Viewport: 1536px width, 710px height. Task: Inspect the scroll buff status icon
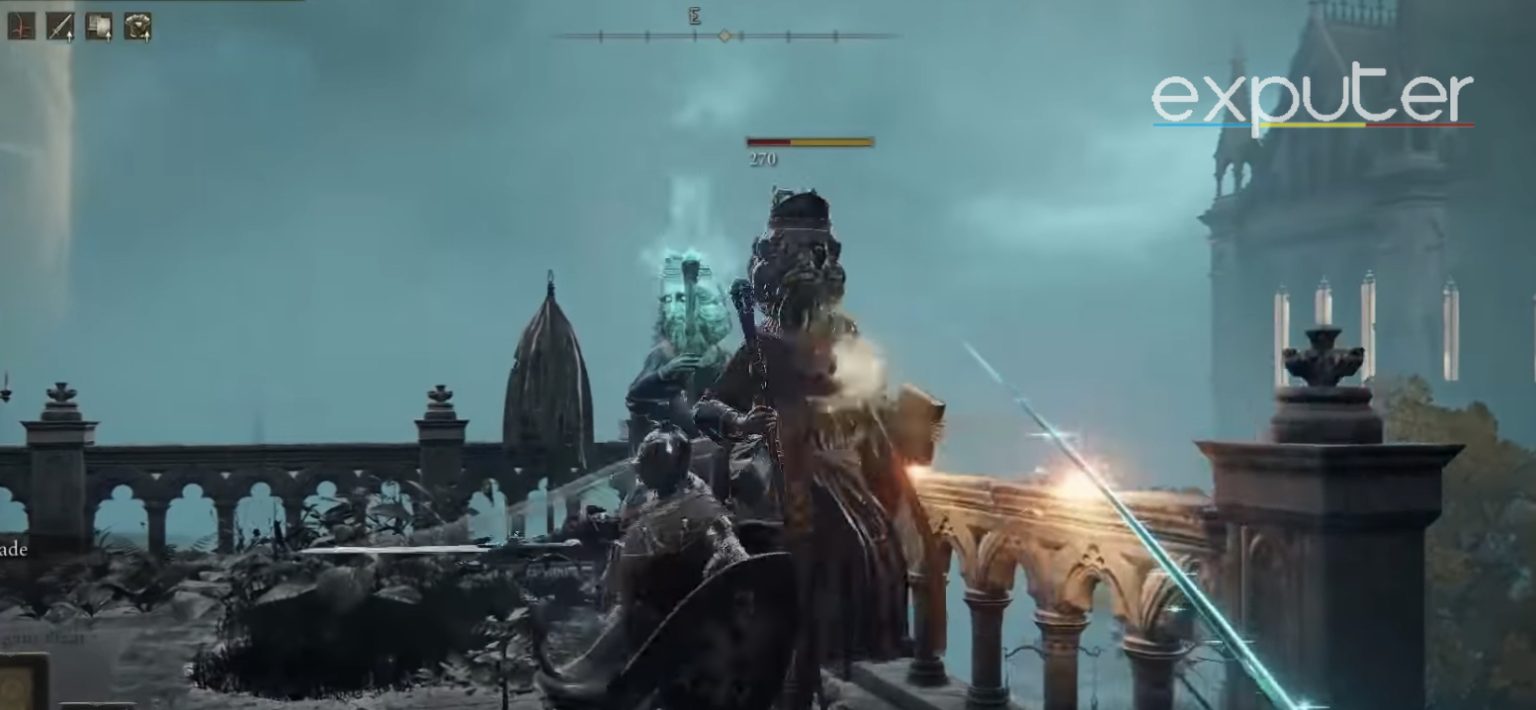[99, 26]
